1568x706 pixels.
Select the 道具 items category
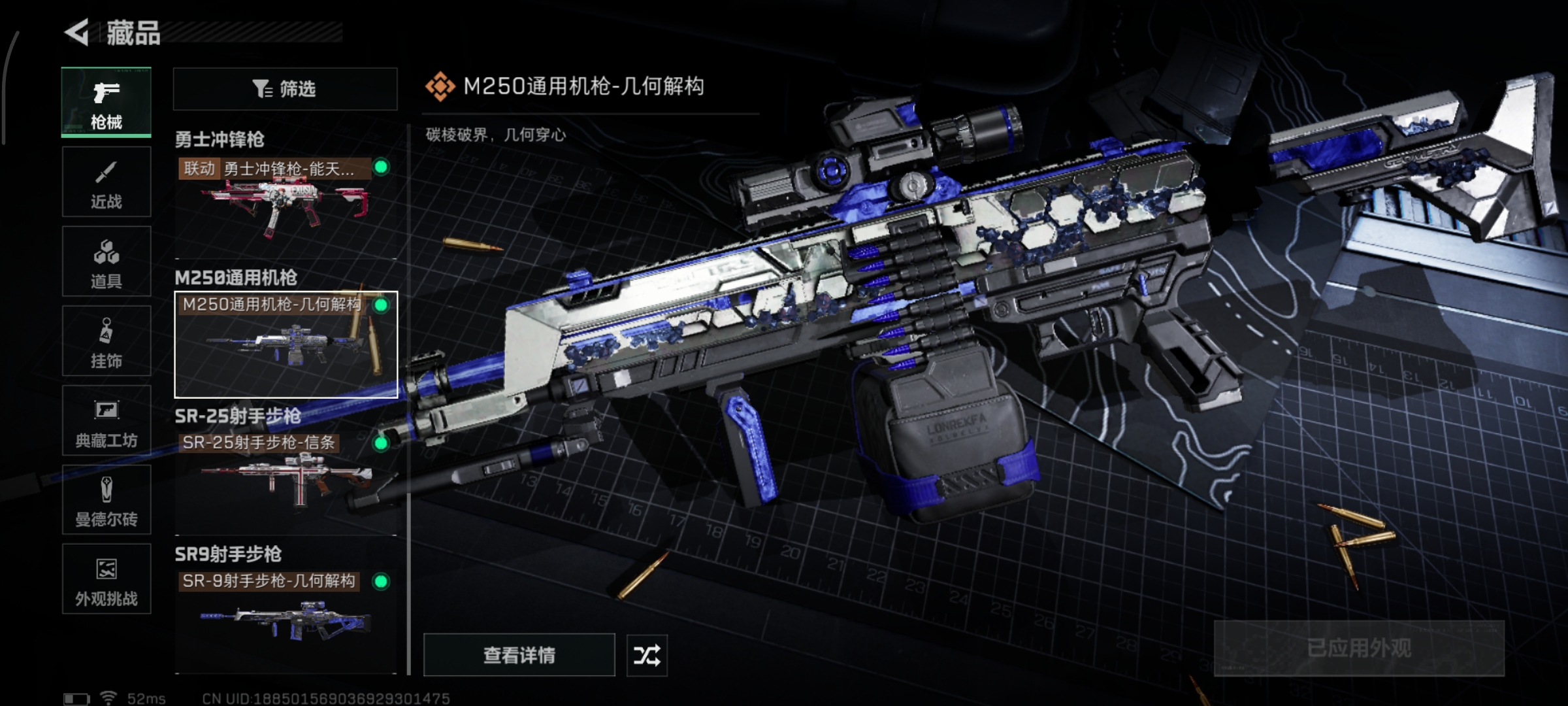click(106, 261)
